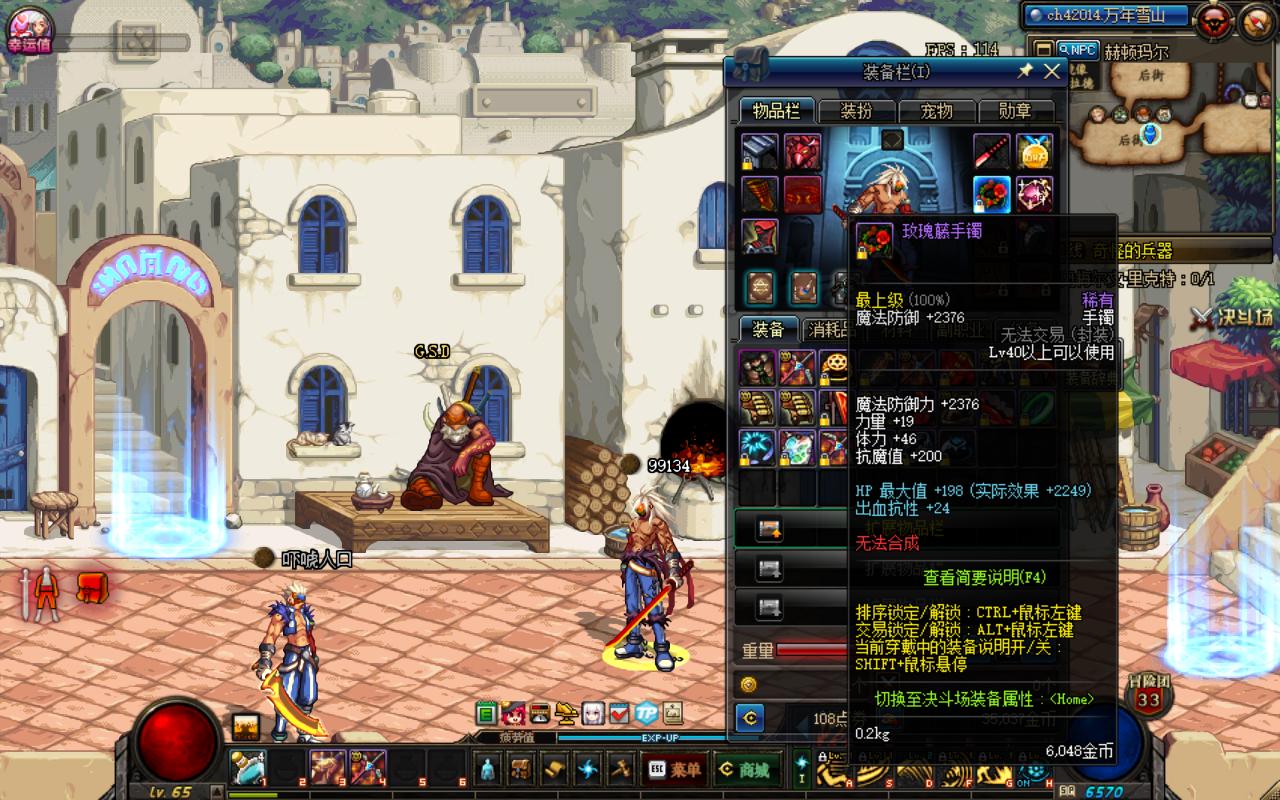The height and width of the screenshot is (800, 1280).
Task: Choose the pink gem ring equipment slot
Action: pos(1034,193)
